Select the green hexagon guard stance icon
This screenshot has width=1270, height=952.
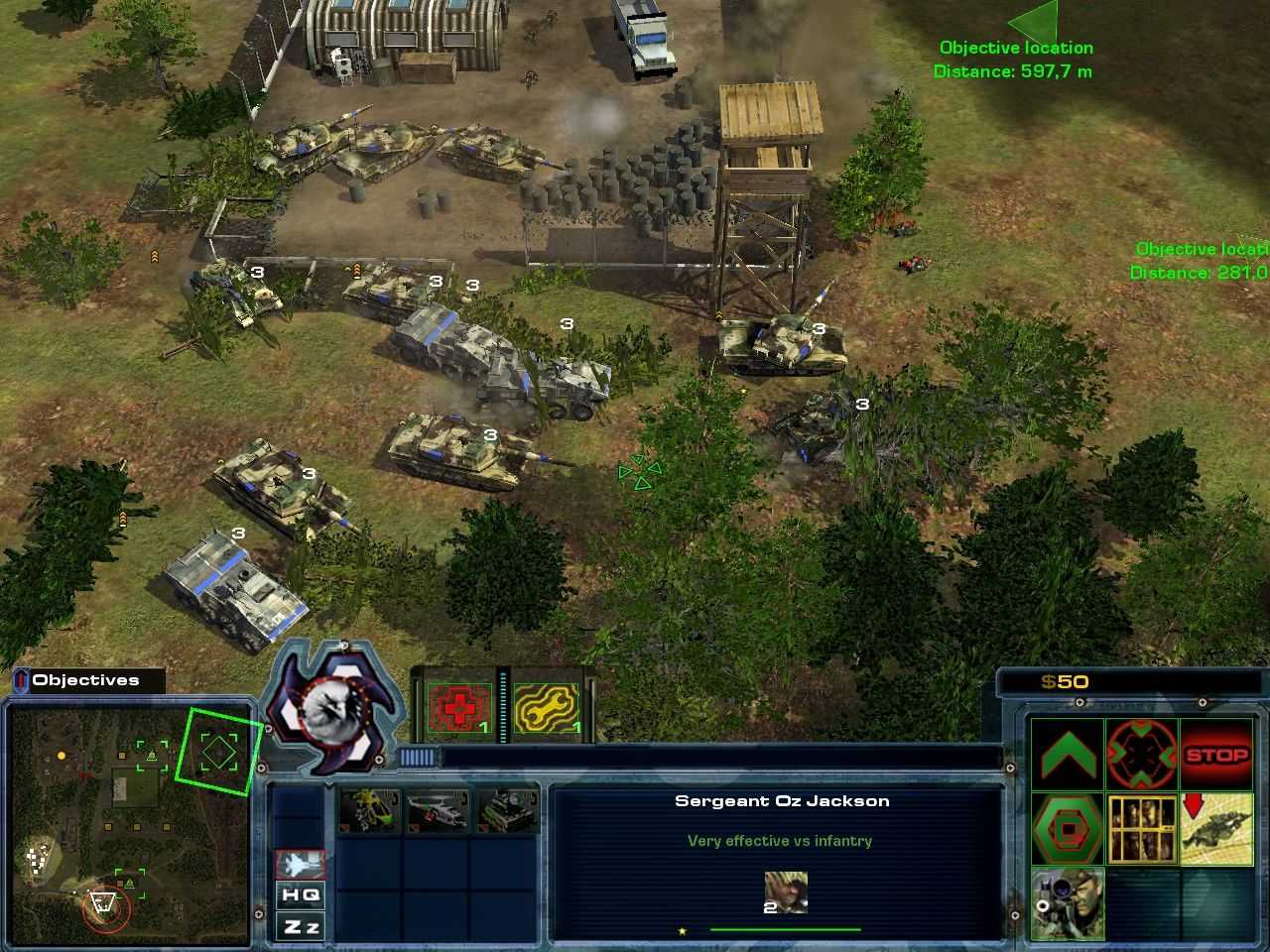1067,826
